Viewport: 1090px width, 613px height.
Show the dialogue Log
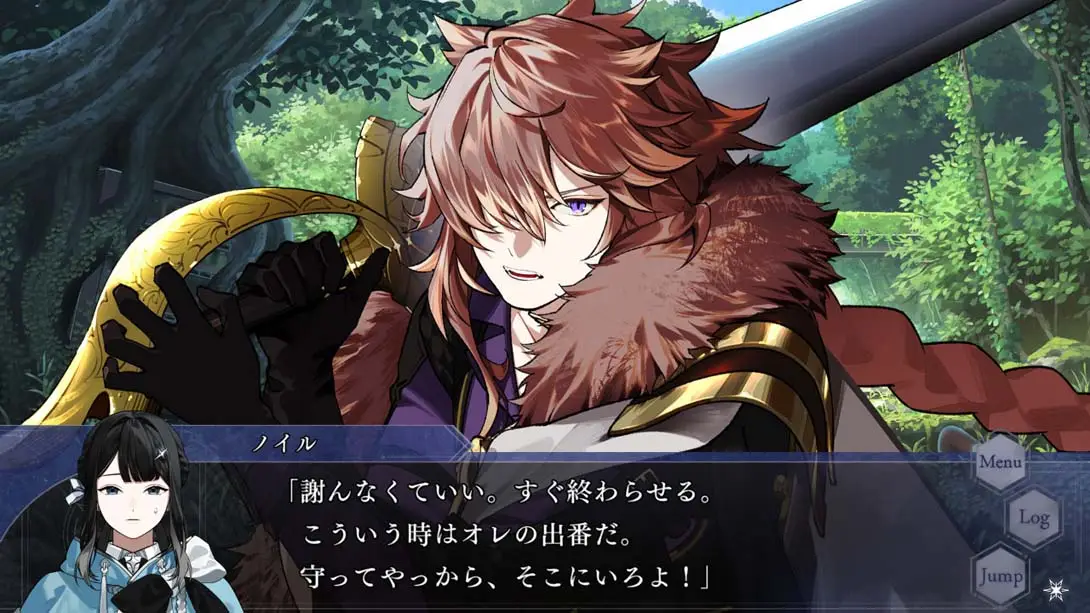pyautogui.click(x=1033, y=518)
